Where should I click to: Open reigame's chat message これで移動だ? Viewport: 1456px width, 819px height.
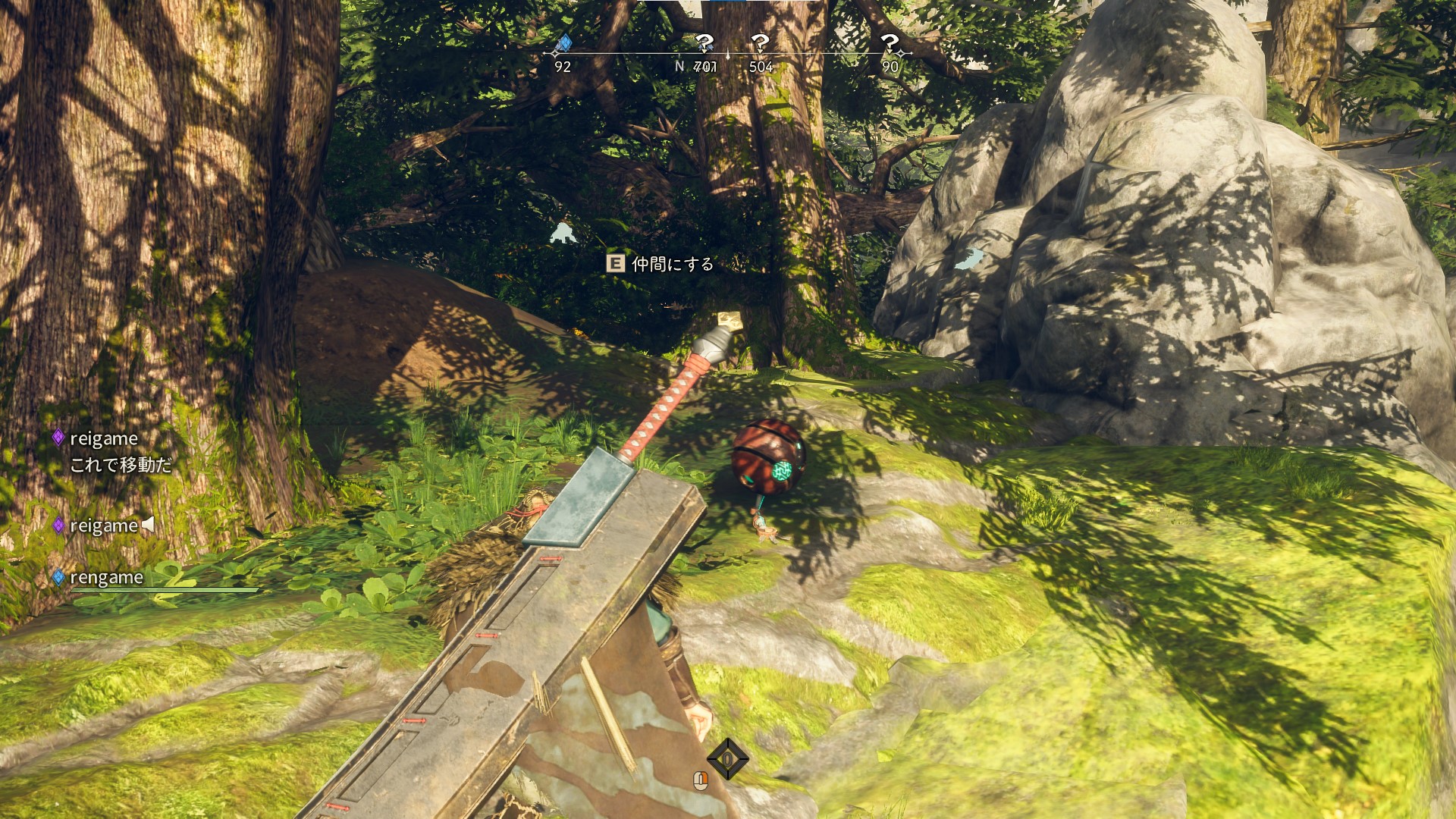pos(121,465)
